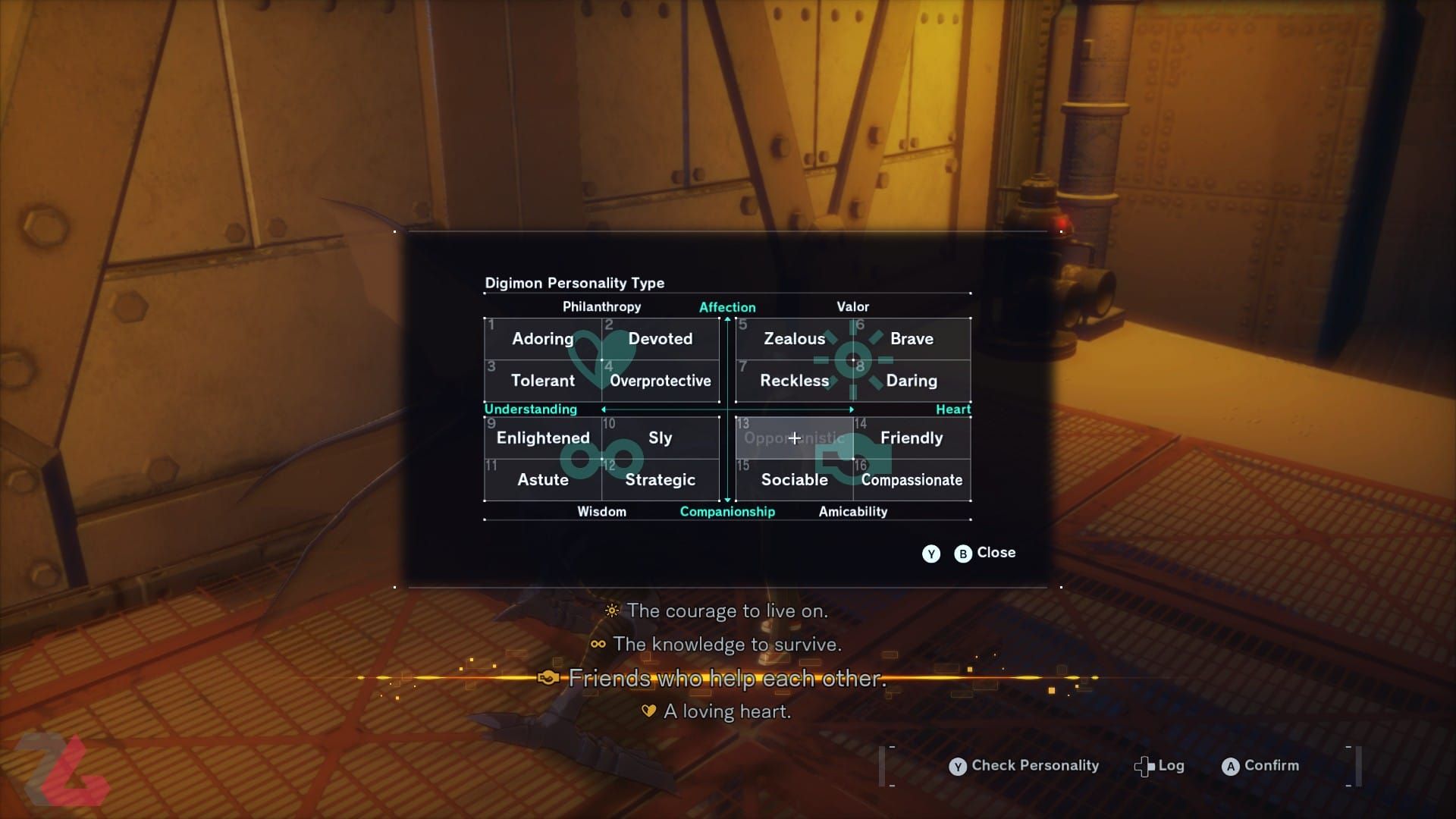1456x819 pixels.
Task: Select the Daring personality cell
Action: (912, 381)
